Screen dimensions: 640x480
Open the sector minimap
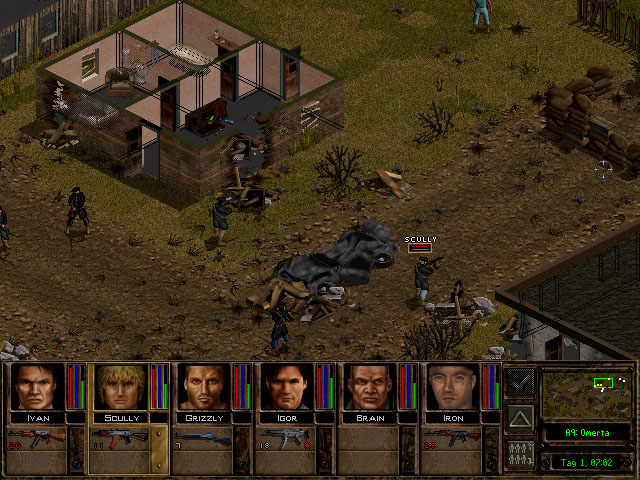(x=585, y=392)
